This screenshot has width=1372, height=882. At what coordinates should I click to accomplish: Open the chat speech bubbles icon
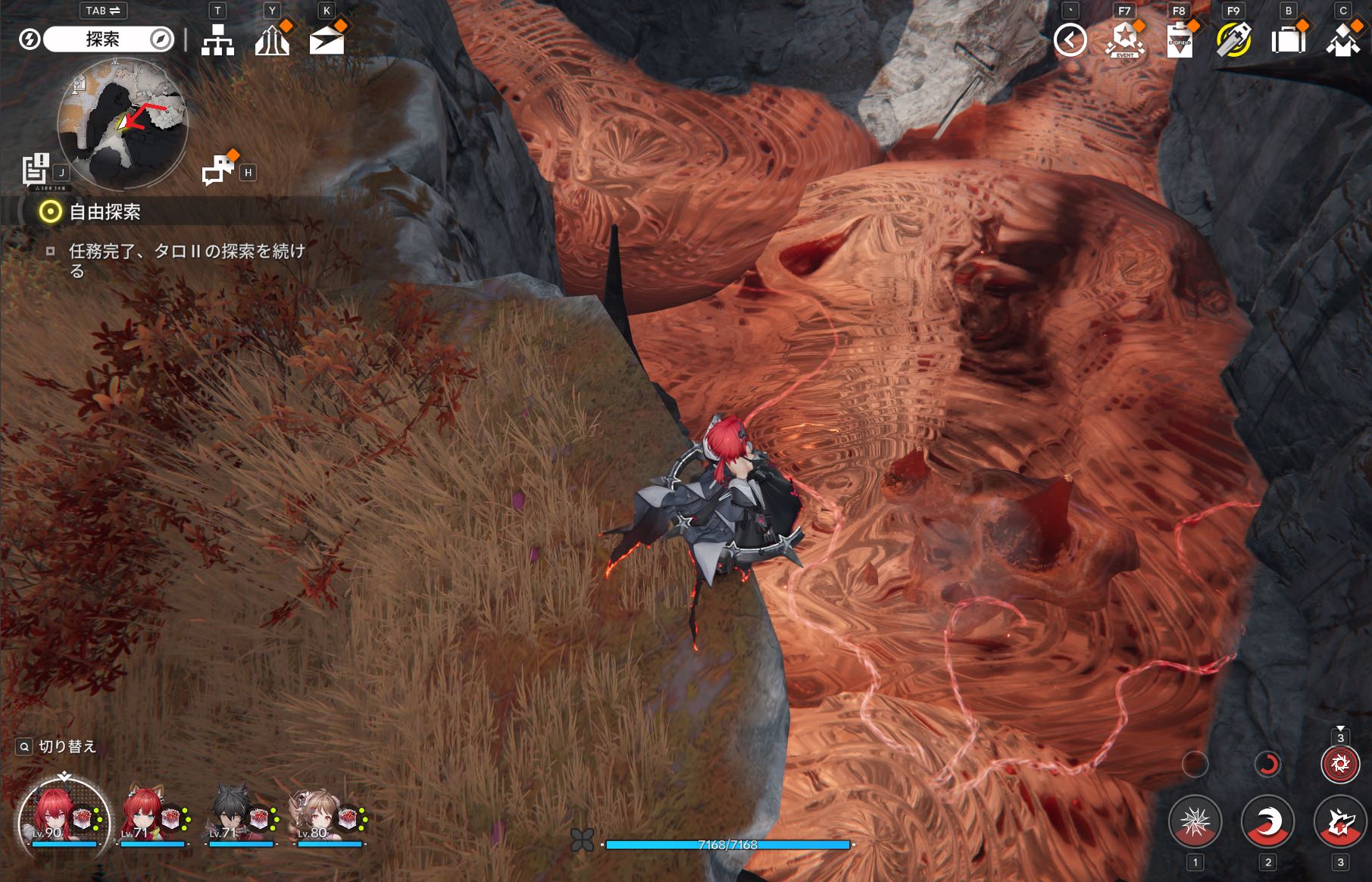pyautogui.click(x=219, y=170)
